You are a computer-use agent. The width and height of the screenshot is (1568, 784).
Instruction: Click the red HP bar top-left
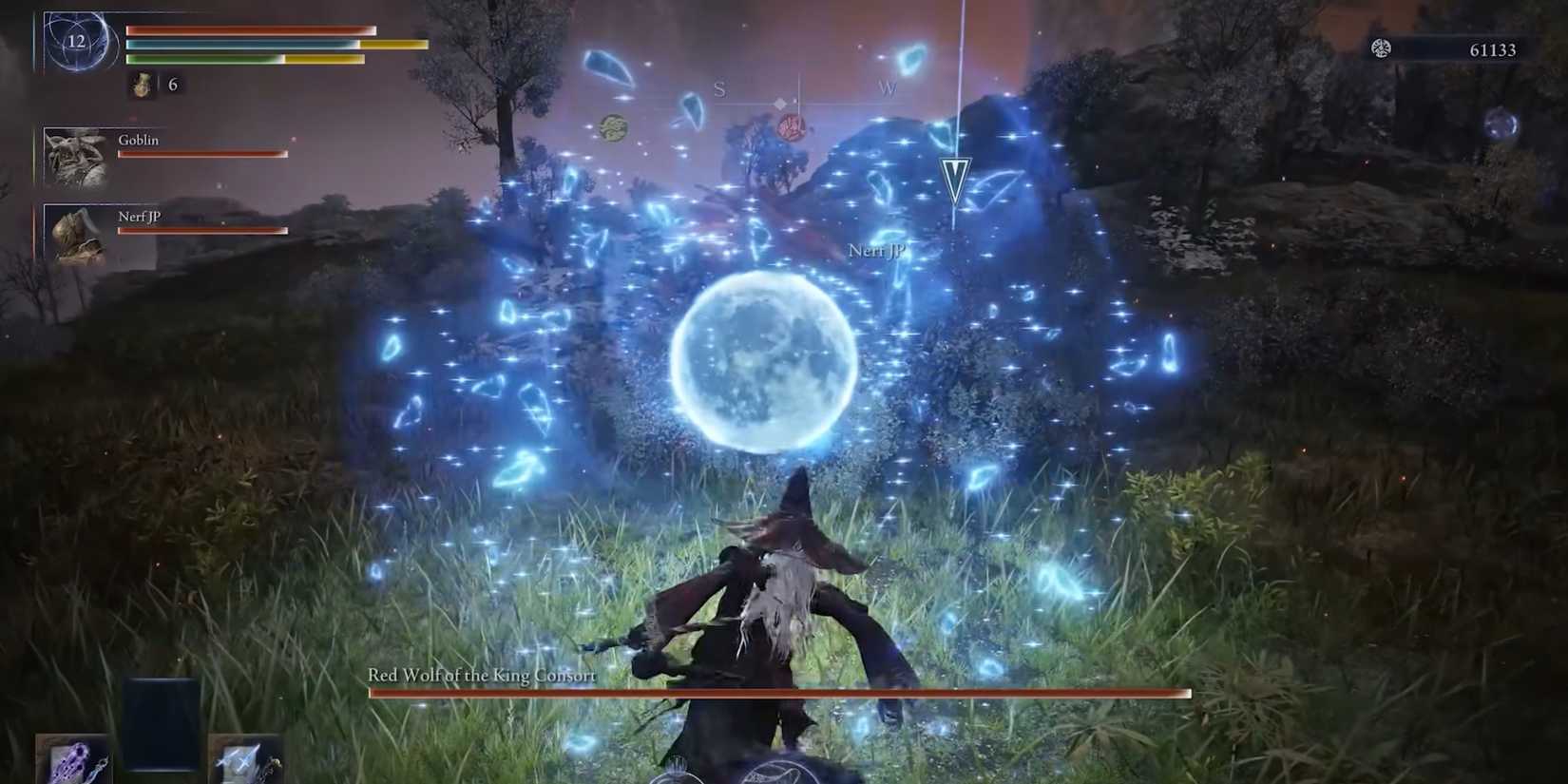pyautogui.click(x=247, y=30)
